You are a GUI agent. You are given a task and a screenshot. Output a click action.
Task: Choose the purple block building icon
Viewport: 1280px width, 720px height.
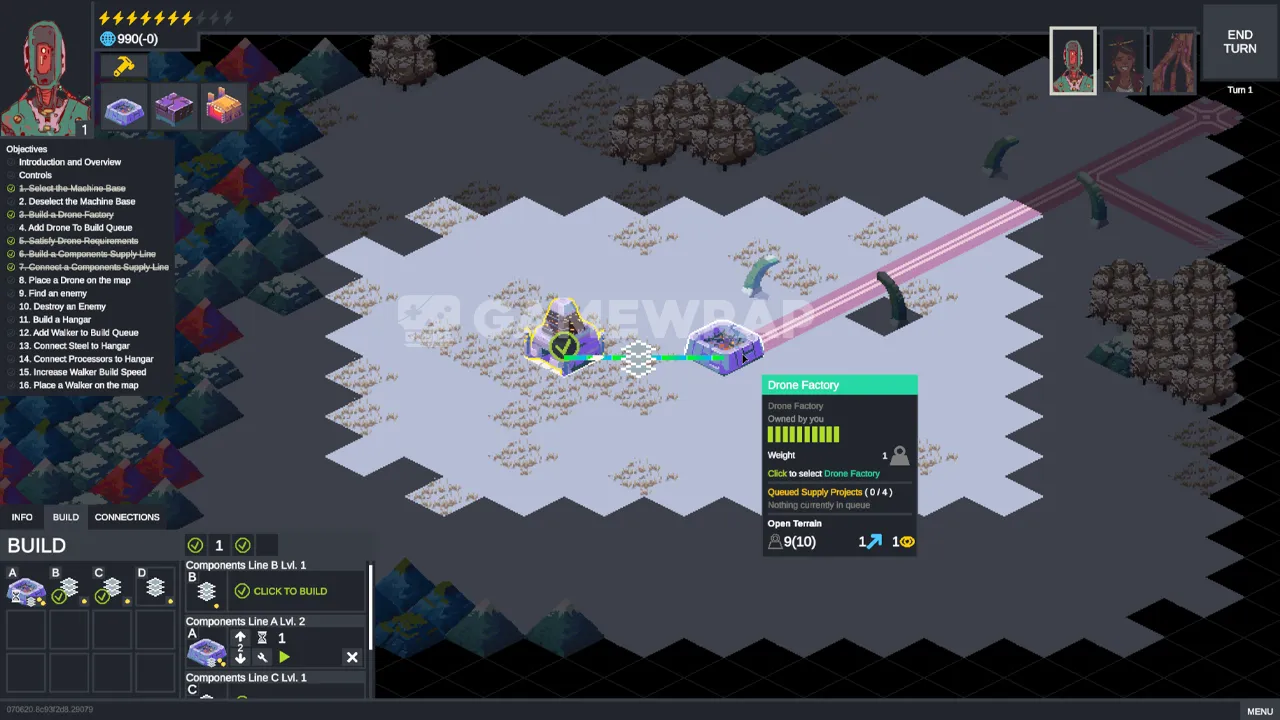[174, 108]
